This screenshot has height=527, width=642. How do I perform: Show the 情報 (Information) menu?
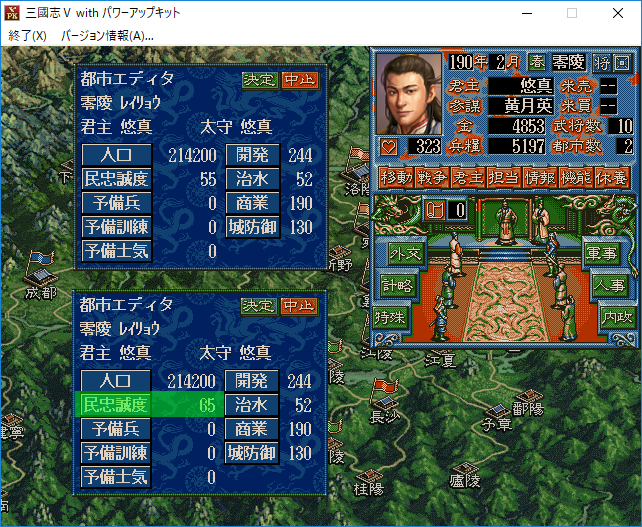click(x=538, y=177)
